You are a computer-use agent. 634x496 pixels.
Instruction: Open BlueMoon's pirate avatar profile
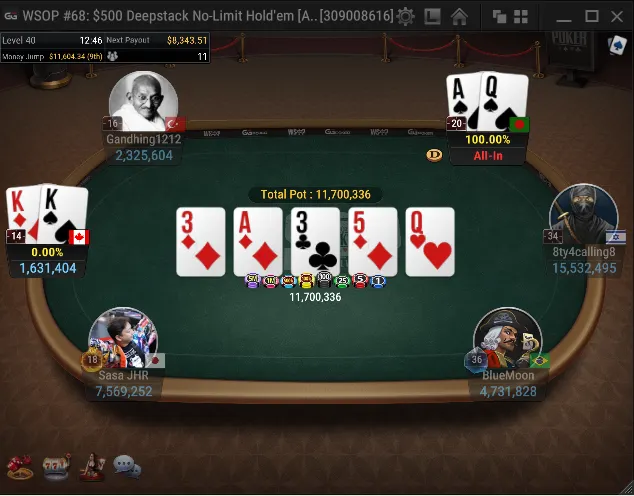tap(507, 338)
